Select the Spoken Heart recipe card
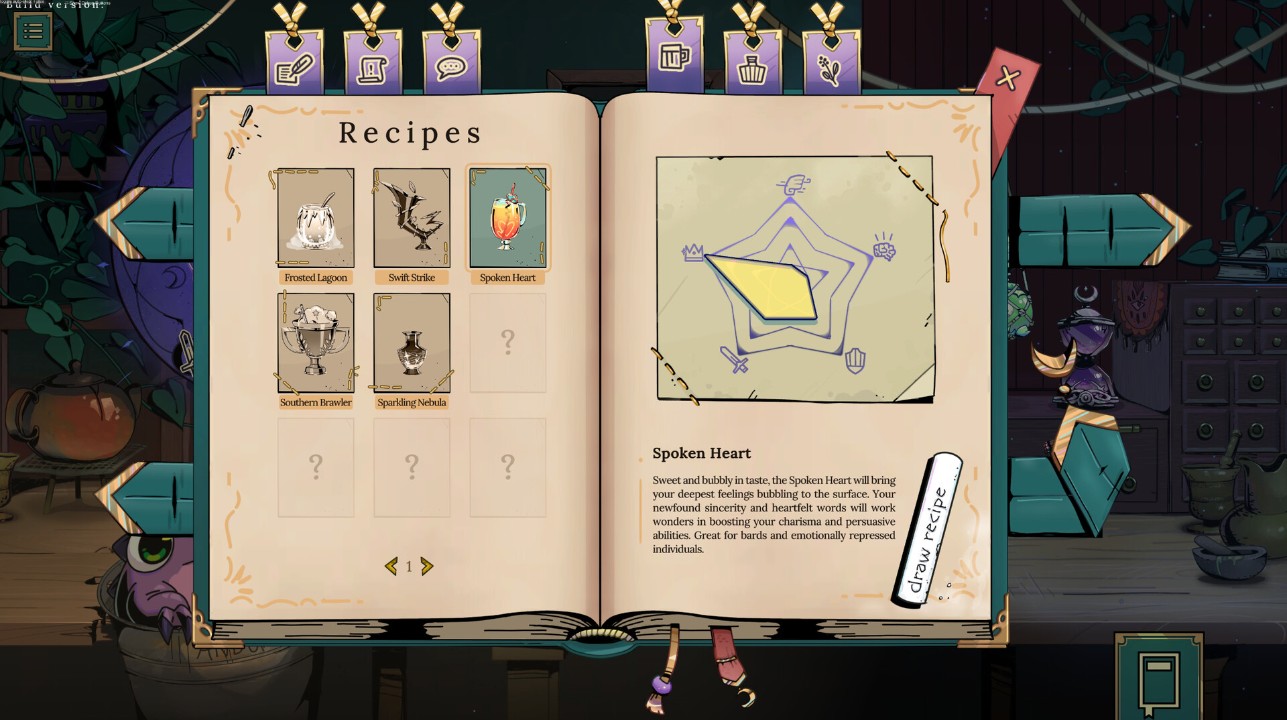 [508, 218]
